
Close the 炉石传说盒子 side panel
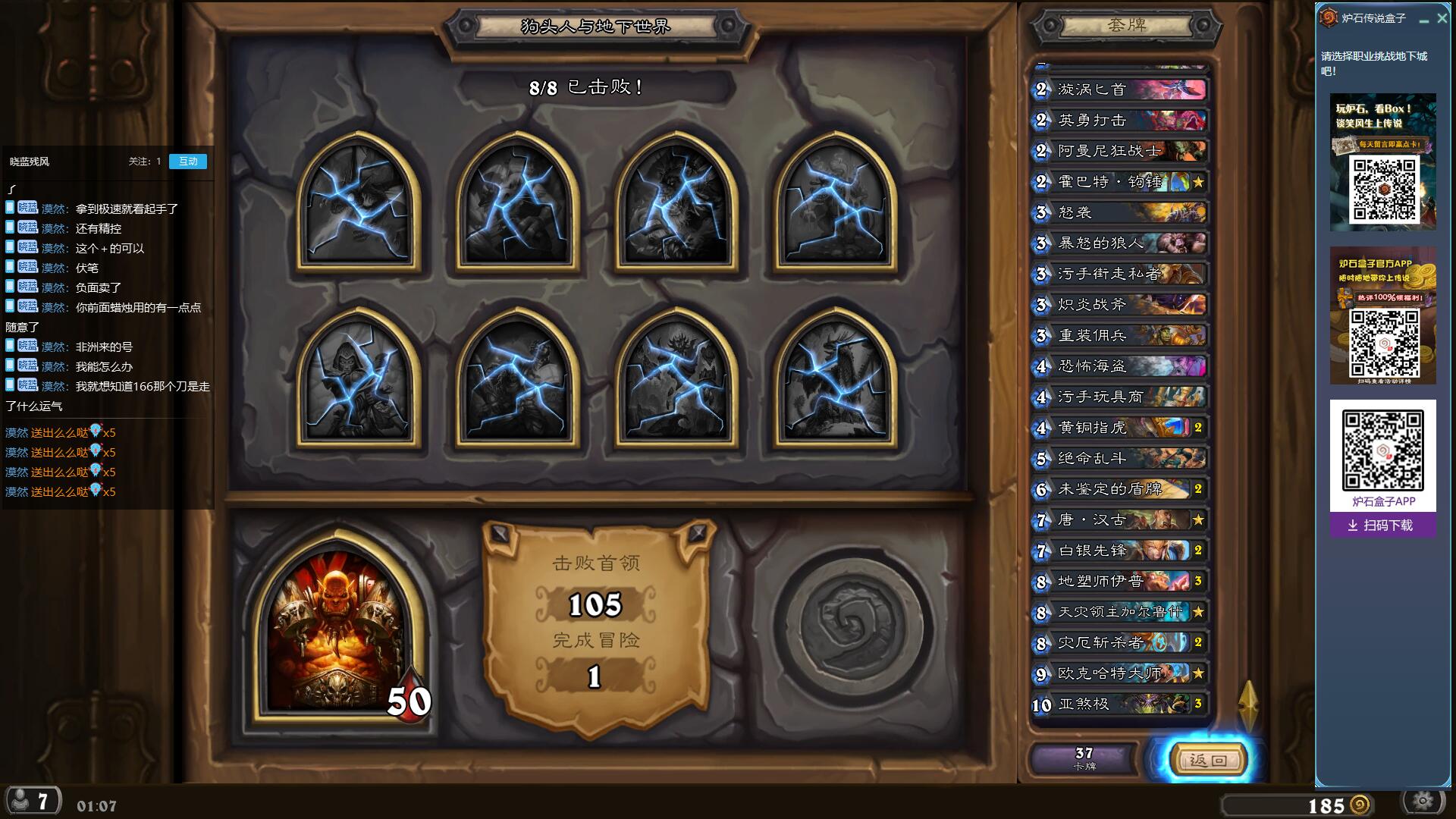[x=1442, y=19]
